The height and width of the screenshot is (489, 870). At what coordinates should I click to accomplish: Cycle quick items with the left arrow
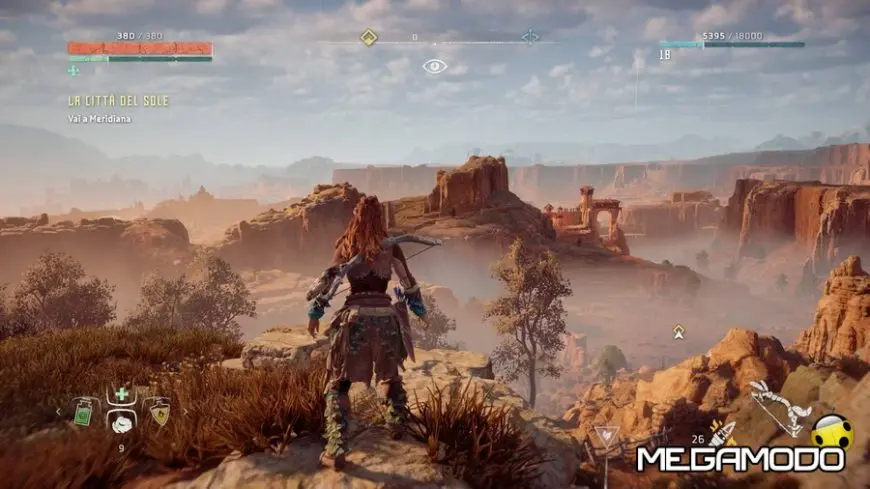(x=58, y=411)
